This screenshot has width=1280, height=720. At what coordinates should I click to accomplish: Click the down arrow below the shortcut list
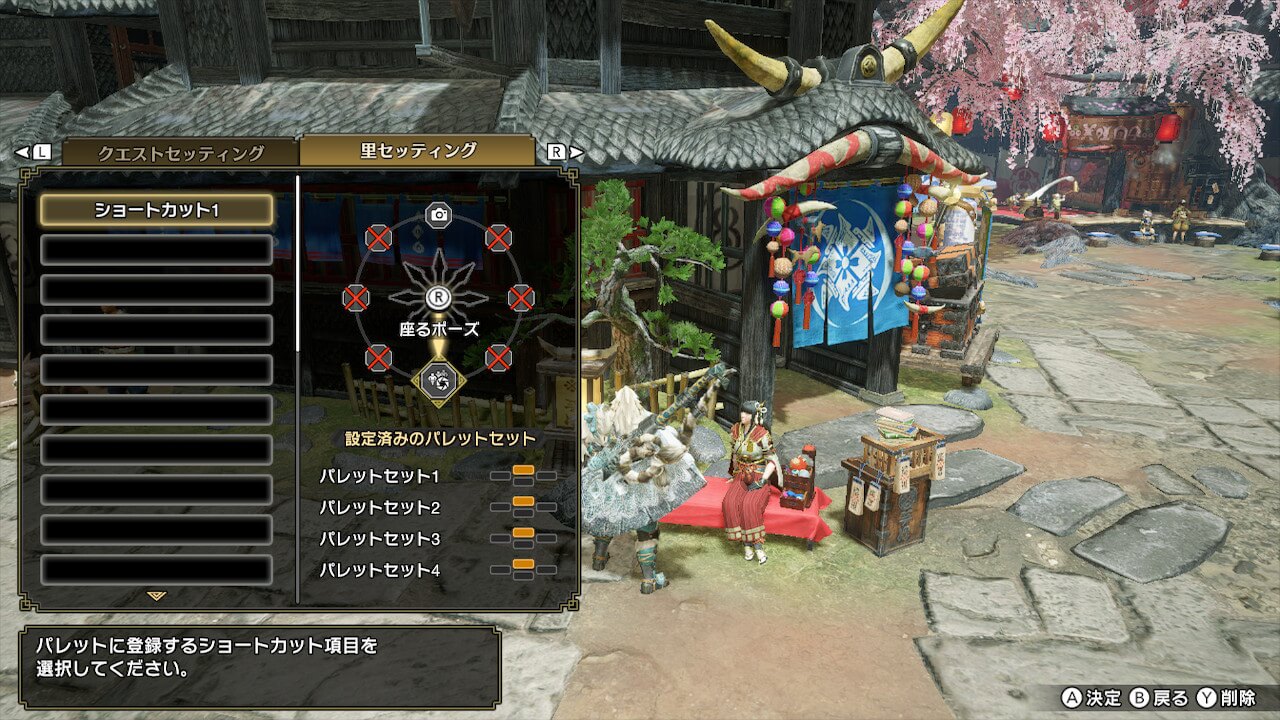click(x=156, y=596)
